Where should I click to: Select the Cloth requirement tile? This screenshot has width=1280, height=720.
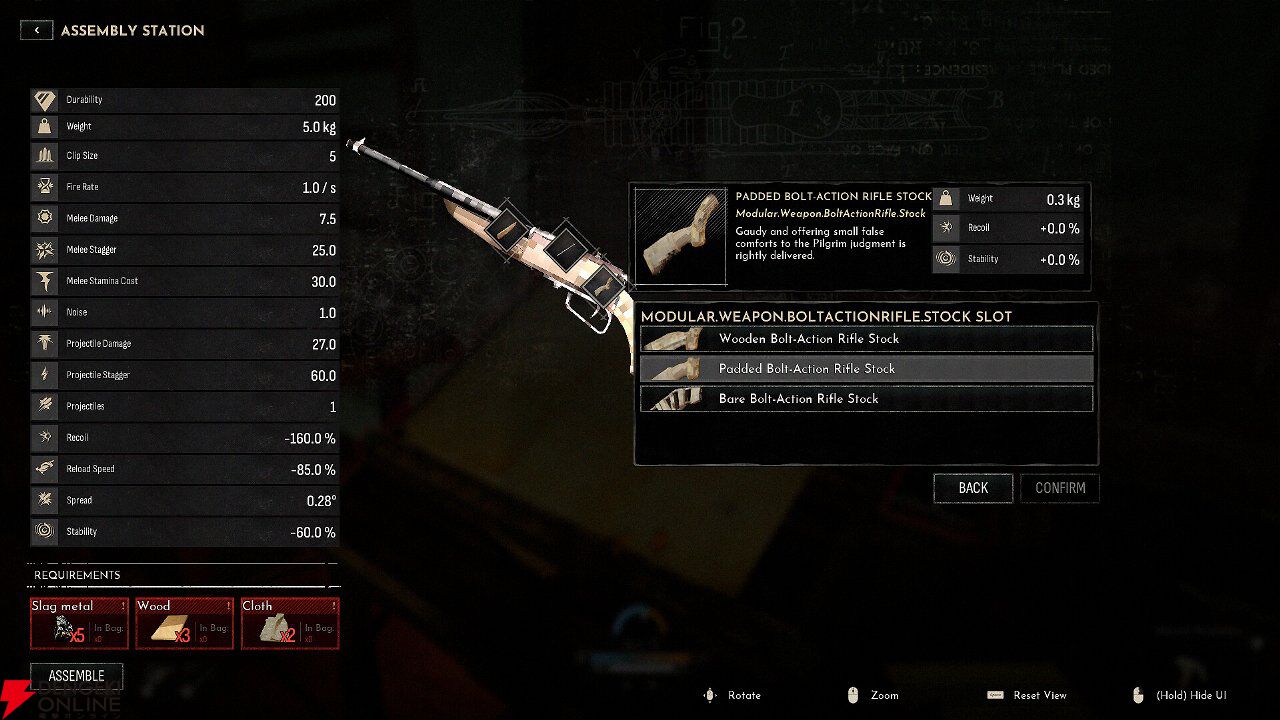click(x=290, y=624)
